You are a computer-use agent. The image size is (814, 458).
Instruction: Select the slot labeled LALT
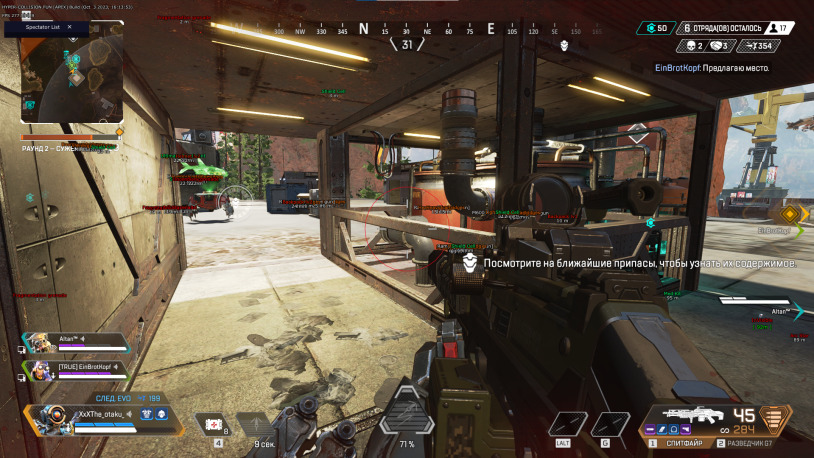coord(565,425)
